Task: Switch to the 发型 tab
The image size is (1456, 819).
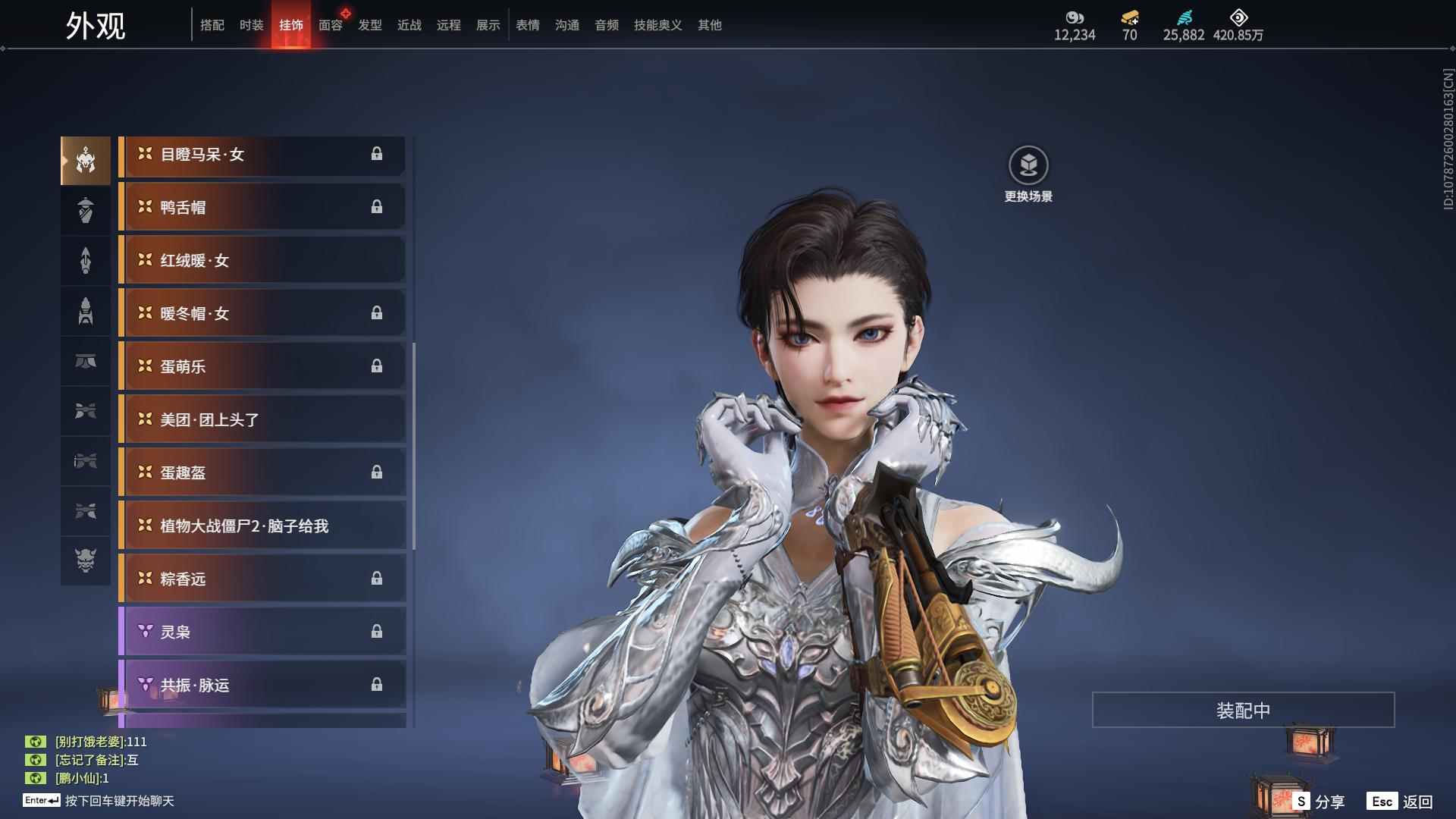Action: (x=370, y=25)
